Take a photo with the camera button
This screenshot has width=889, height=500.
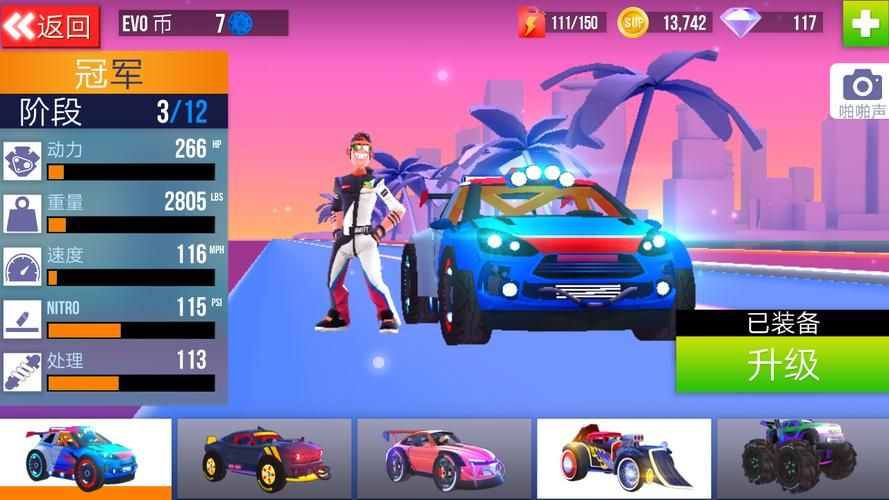[861, 91]
